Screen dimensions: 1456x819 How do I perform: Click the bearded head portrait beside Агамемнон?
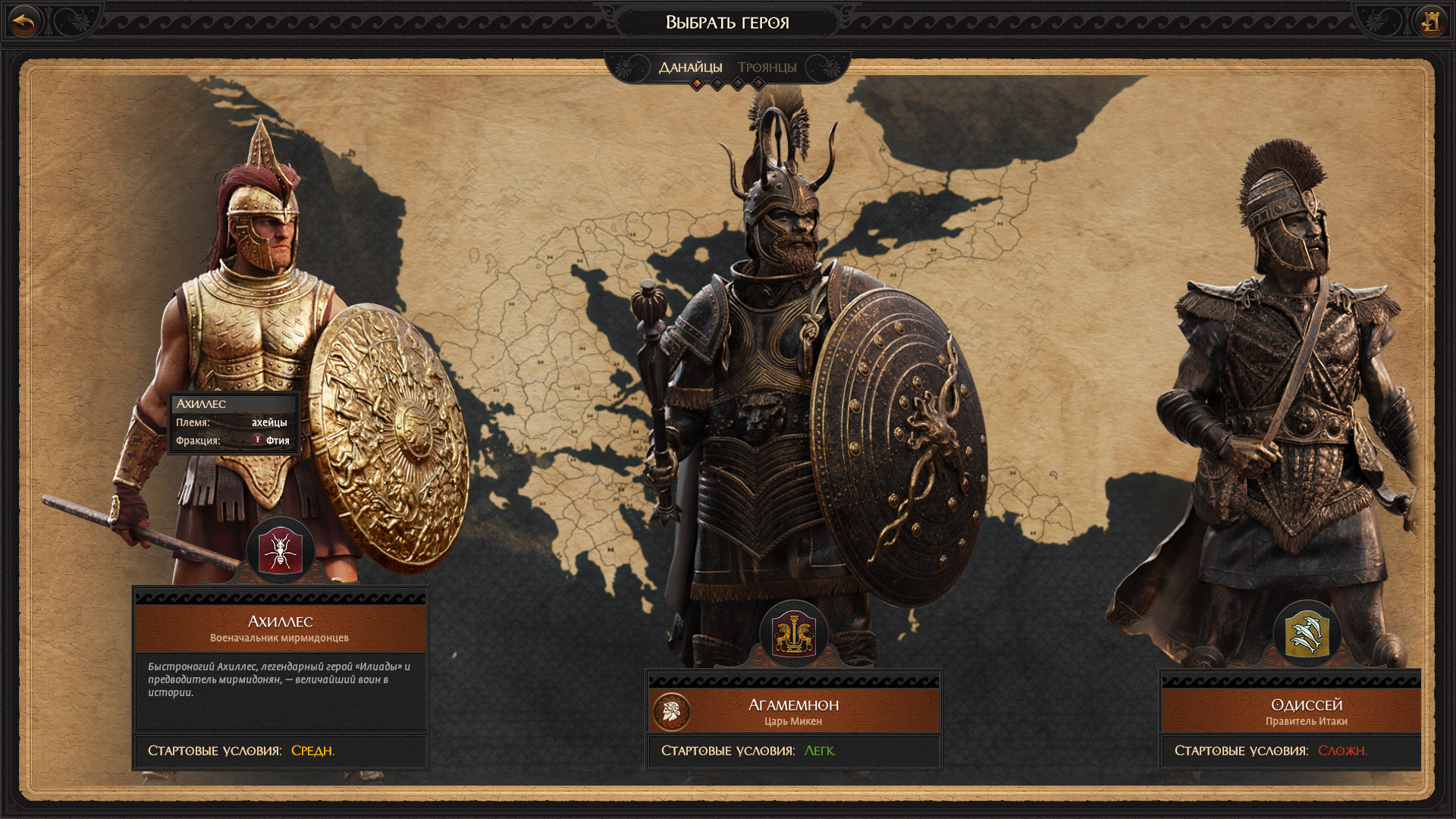671,711
